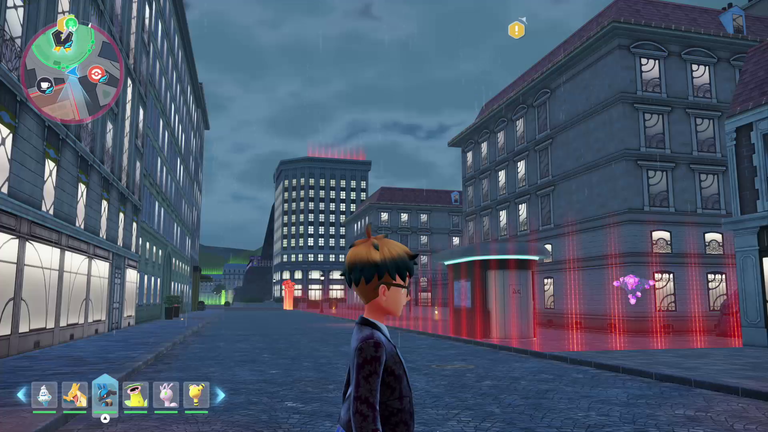Click the party bar's left arrow
Screen dimensions: 768x432
tap(21, 395)
